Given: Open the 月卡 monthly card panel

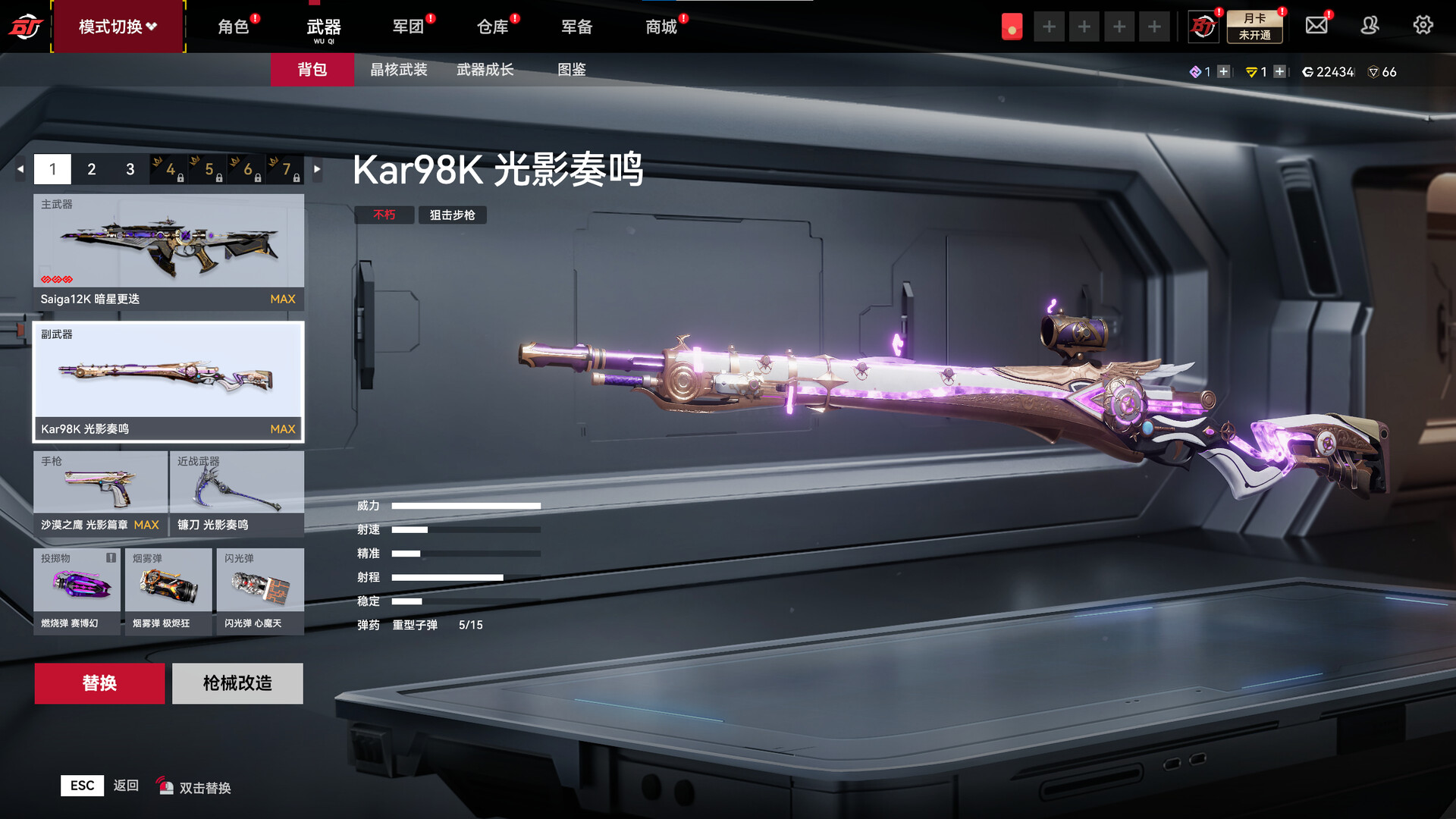Looking at the screenshot, I should click(1255, 27).
